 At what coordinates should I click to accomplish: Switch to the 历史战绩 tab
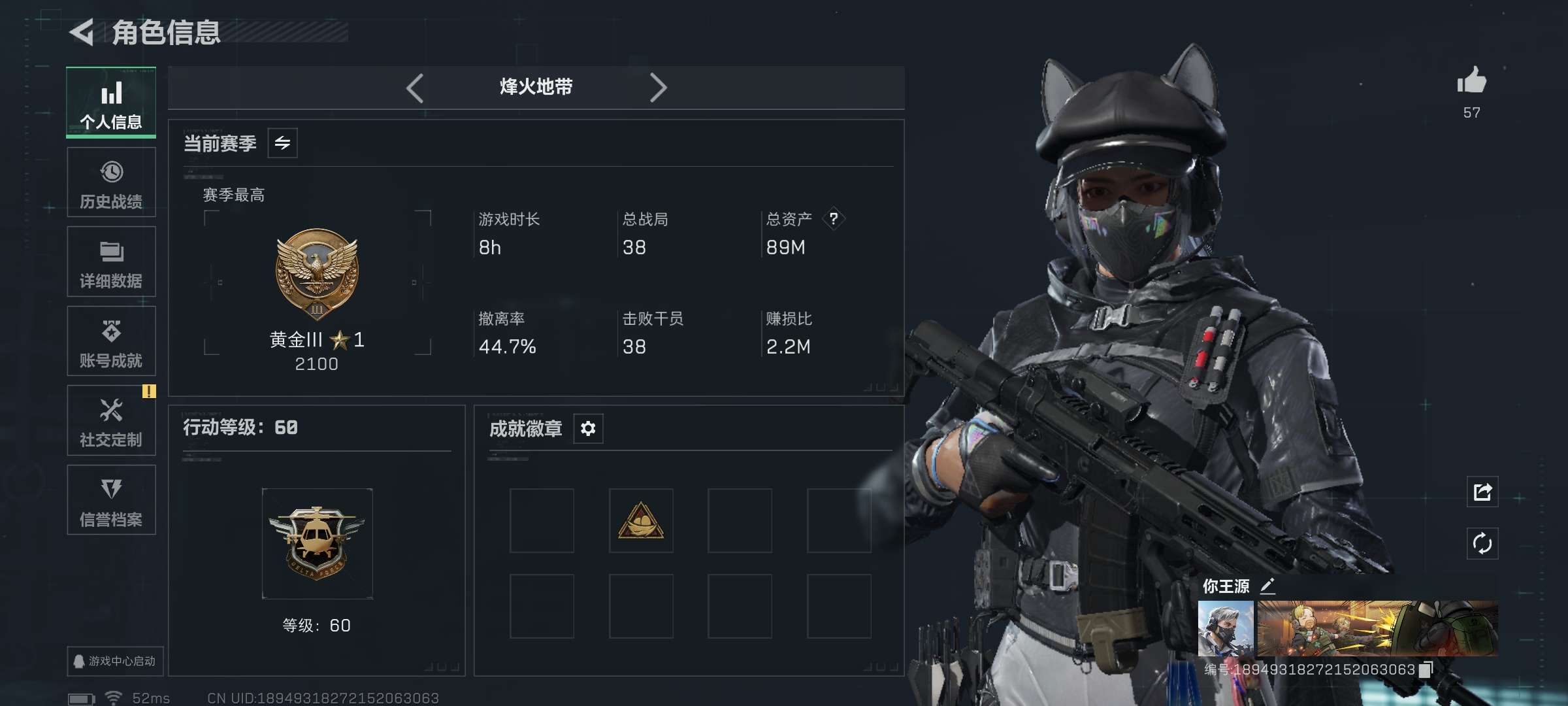(x=111, y=182)
